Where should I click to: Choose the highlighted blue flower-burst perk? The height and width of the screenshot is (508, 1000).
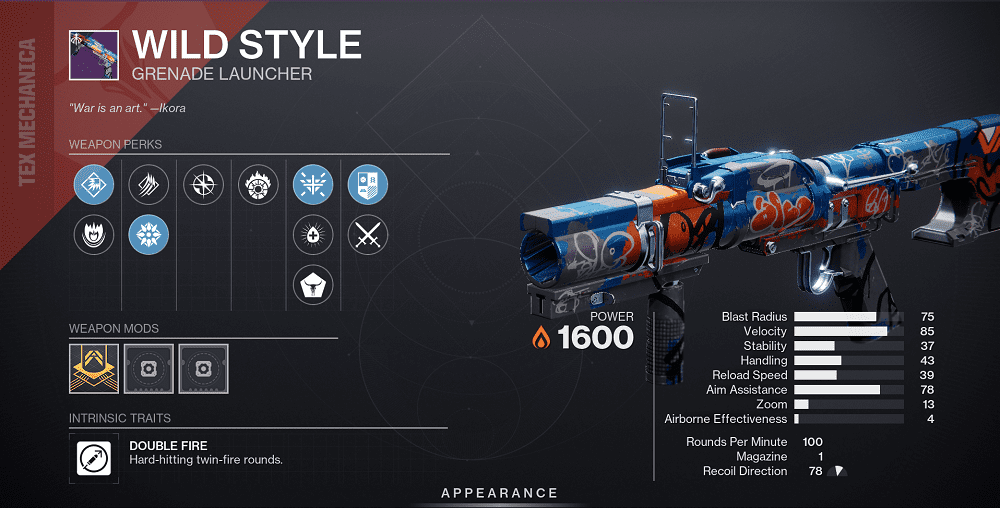pos(149,236)
